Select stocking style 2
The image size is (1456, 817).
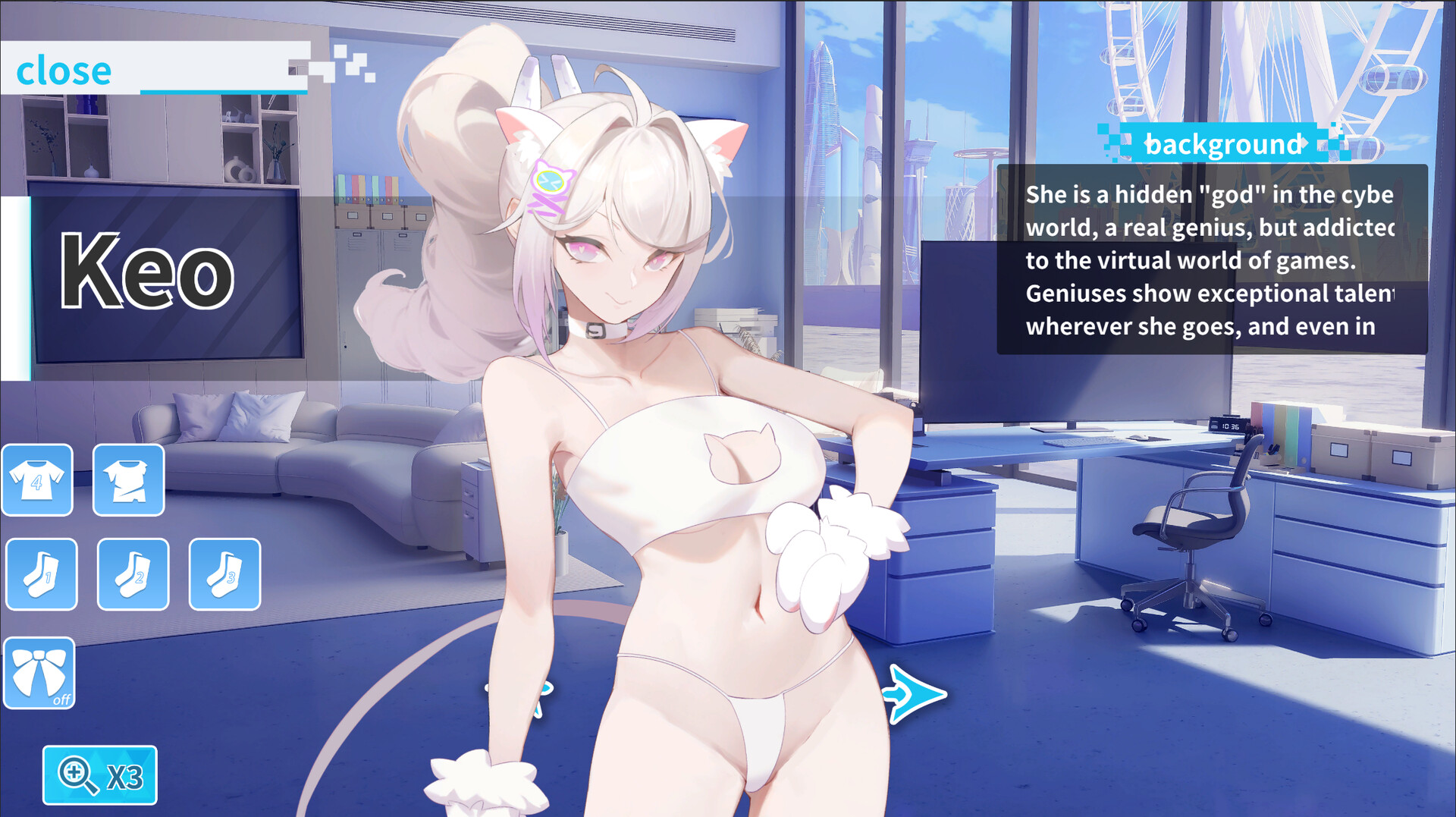[x=132, y=574]
